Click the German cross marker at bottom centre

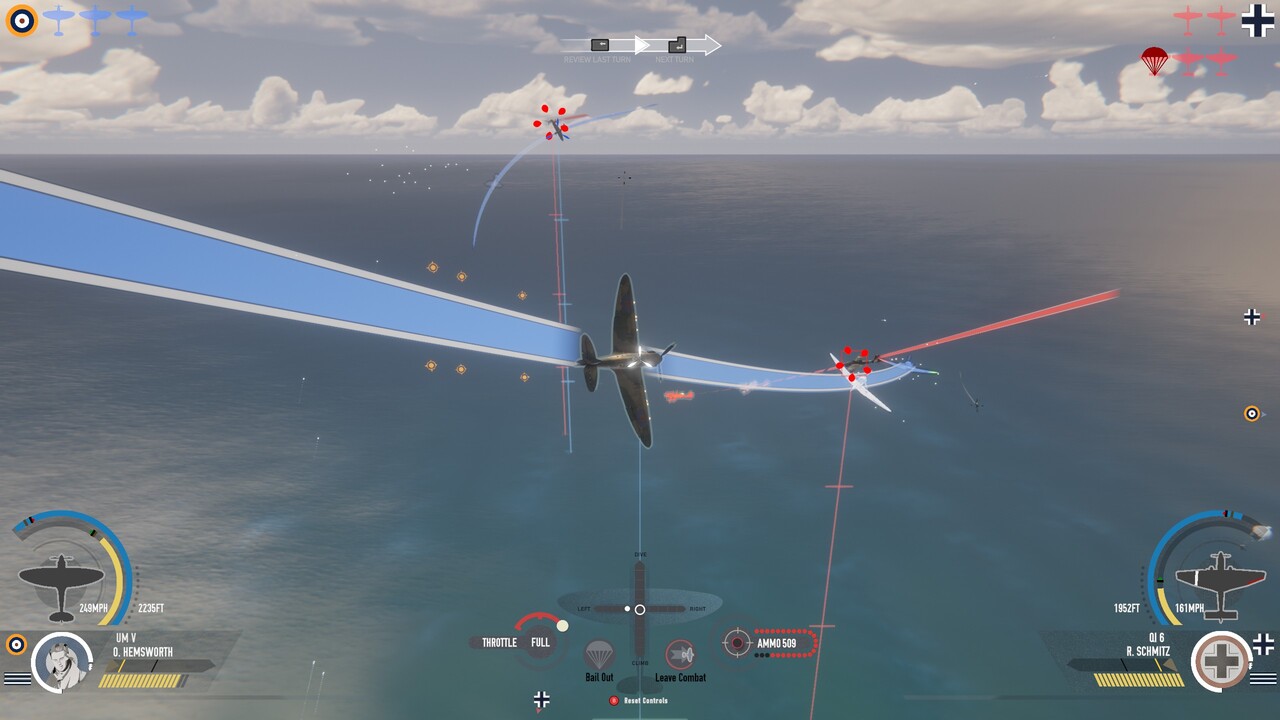pos(541,700)
